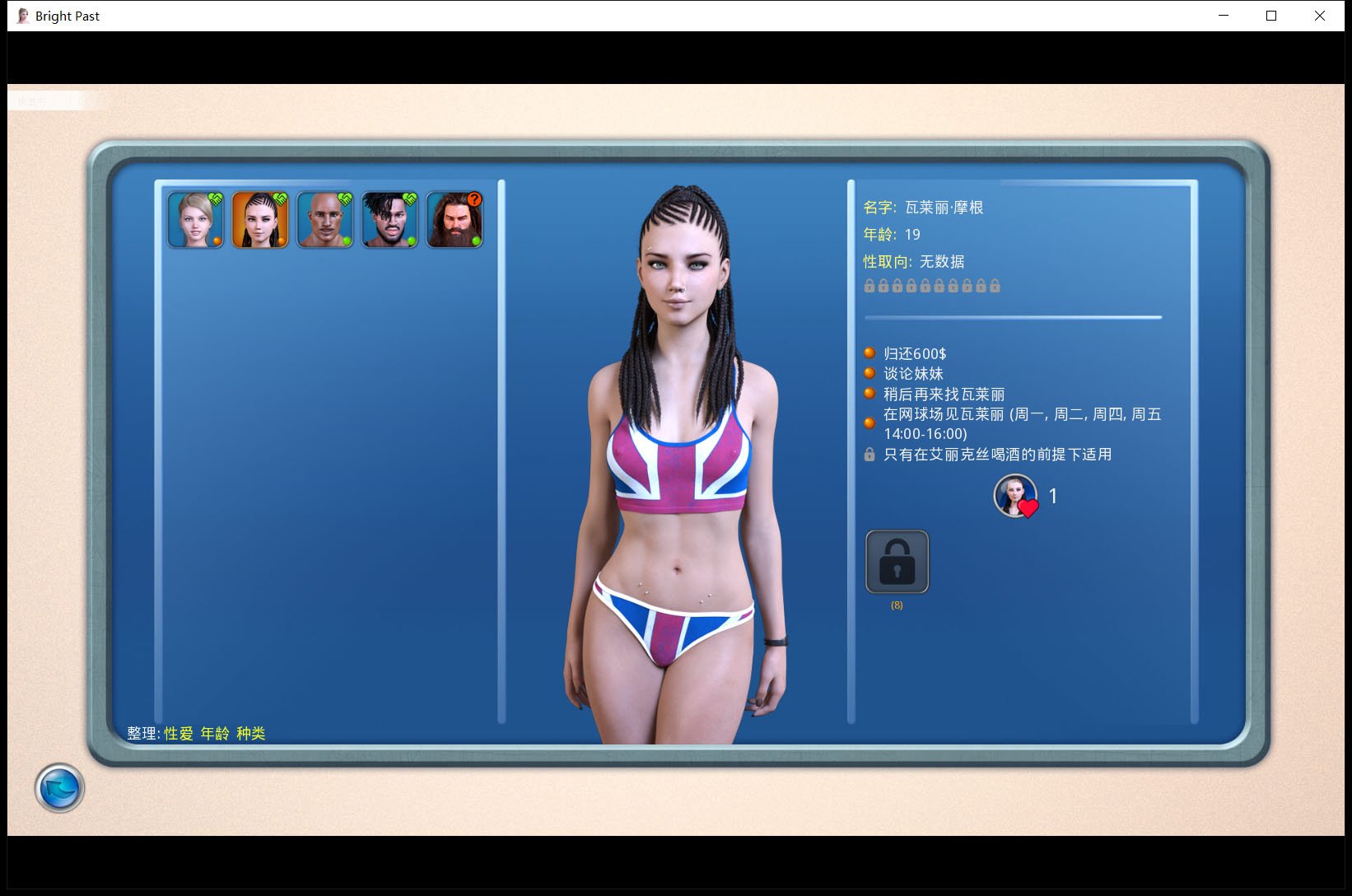The image size is (1352, 896).
Task: Select the blonde woman's portrait thumbnail
Action: [x=195, y=219]
